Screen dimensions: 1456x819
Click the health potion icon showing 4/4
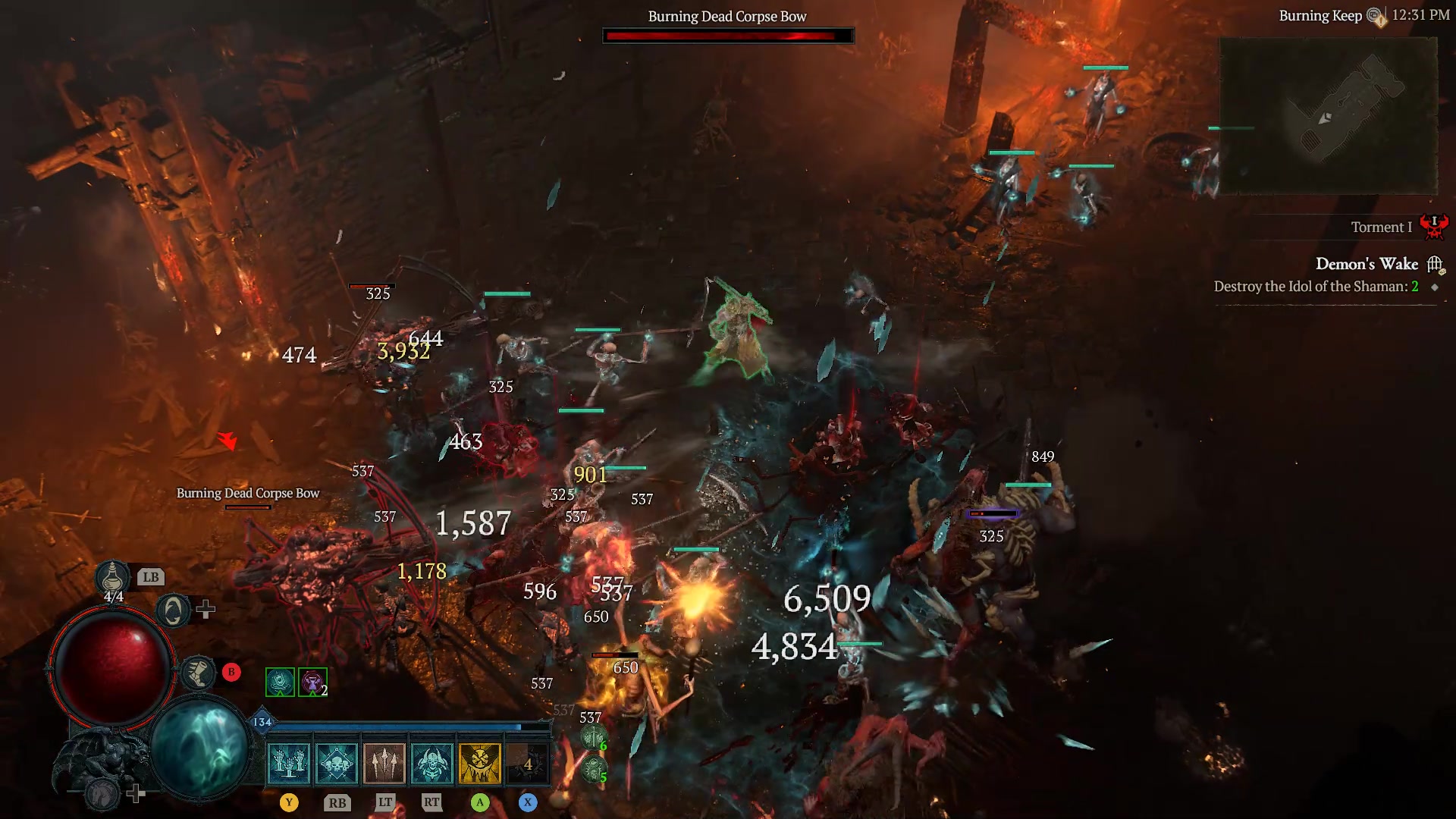(112, 578)
